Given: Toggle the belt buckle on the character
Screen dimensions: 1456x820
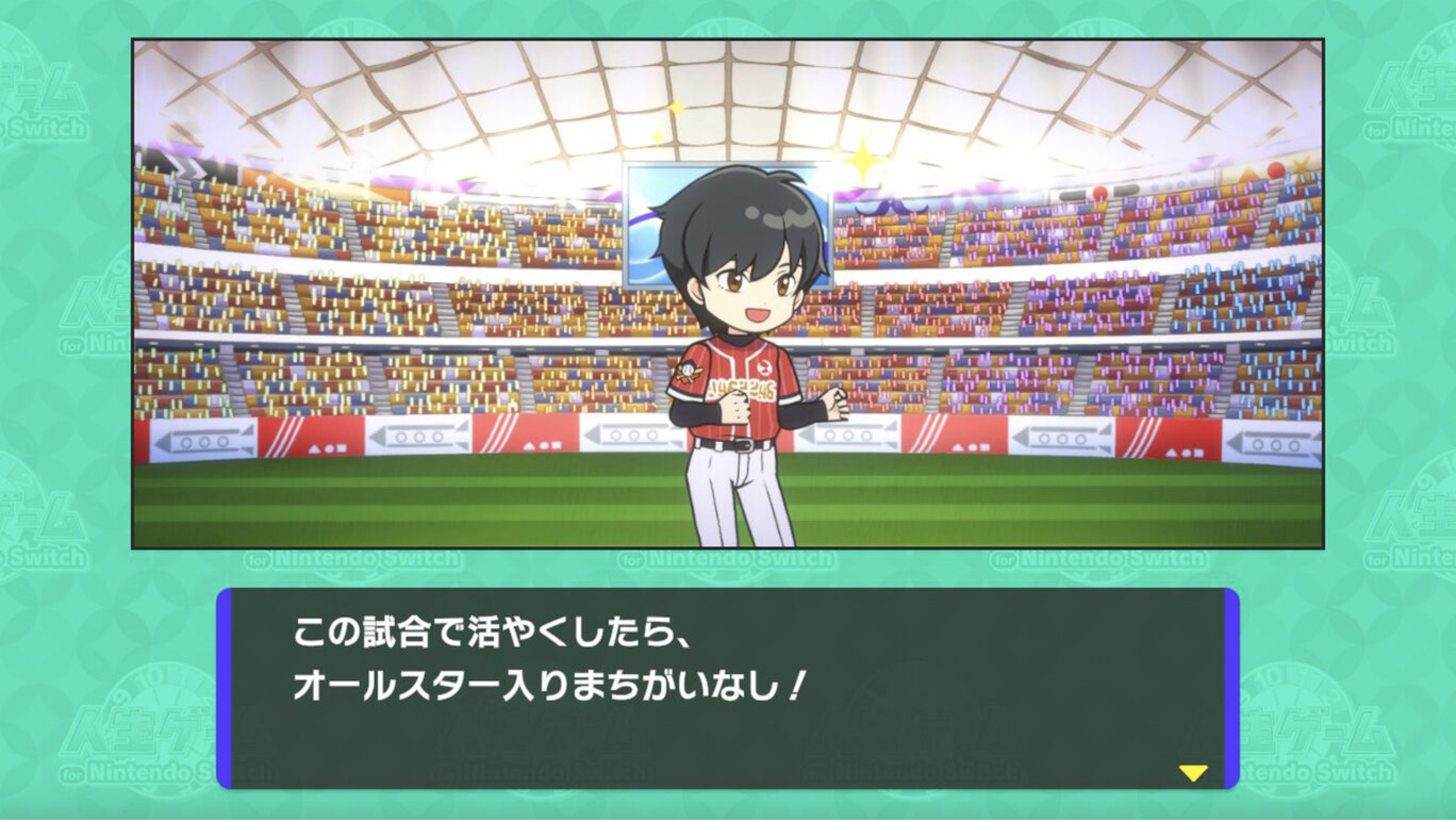Looking at the screenshot, I should (744, 446).
